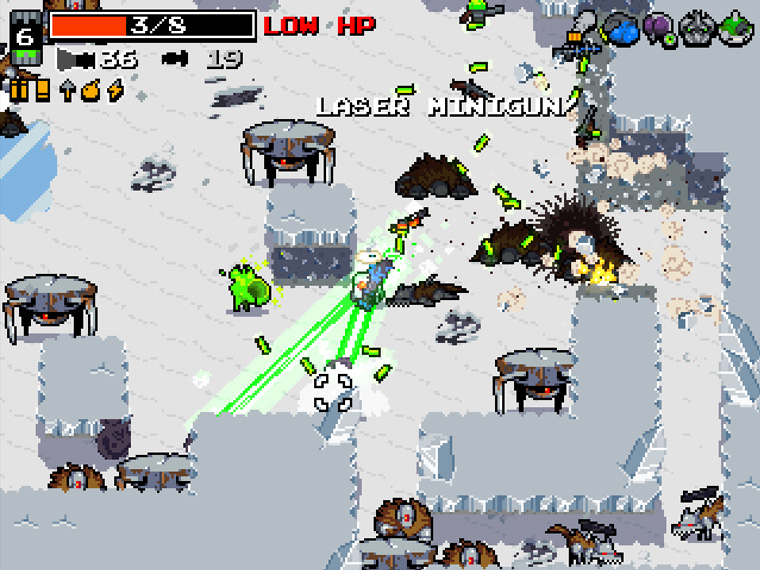This screenshot has width=760, height=570.
Task: Click the bolt arrow ammo type icon
Action: click(x=67, y=91)
